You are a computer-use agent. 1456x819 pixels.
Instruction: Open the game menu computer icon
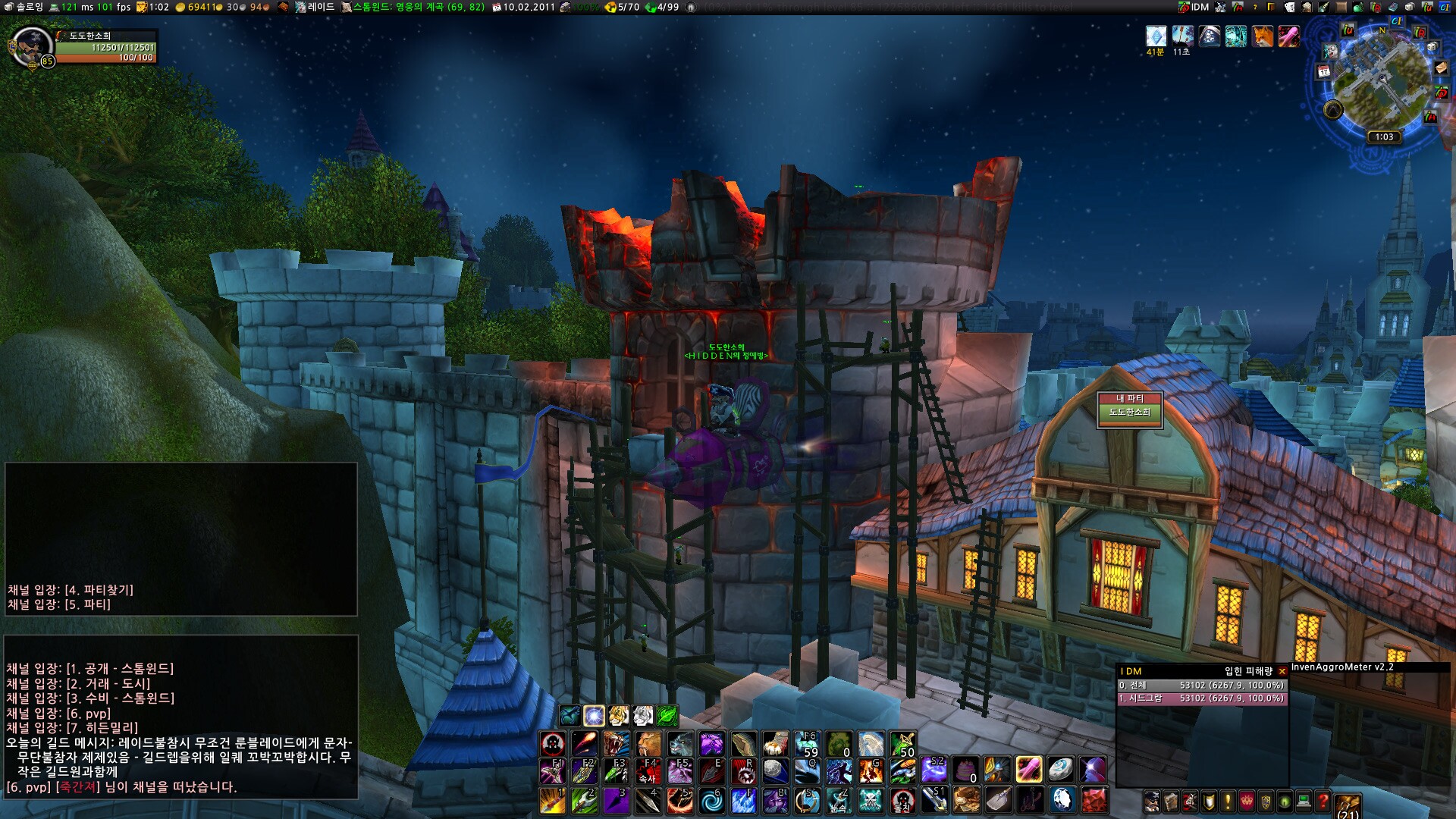point(1304,801)
